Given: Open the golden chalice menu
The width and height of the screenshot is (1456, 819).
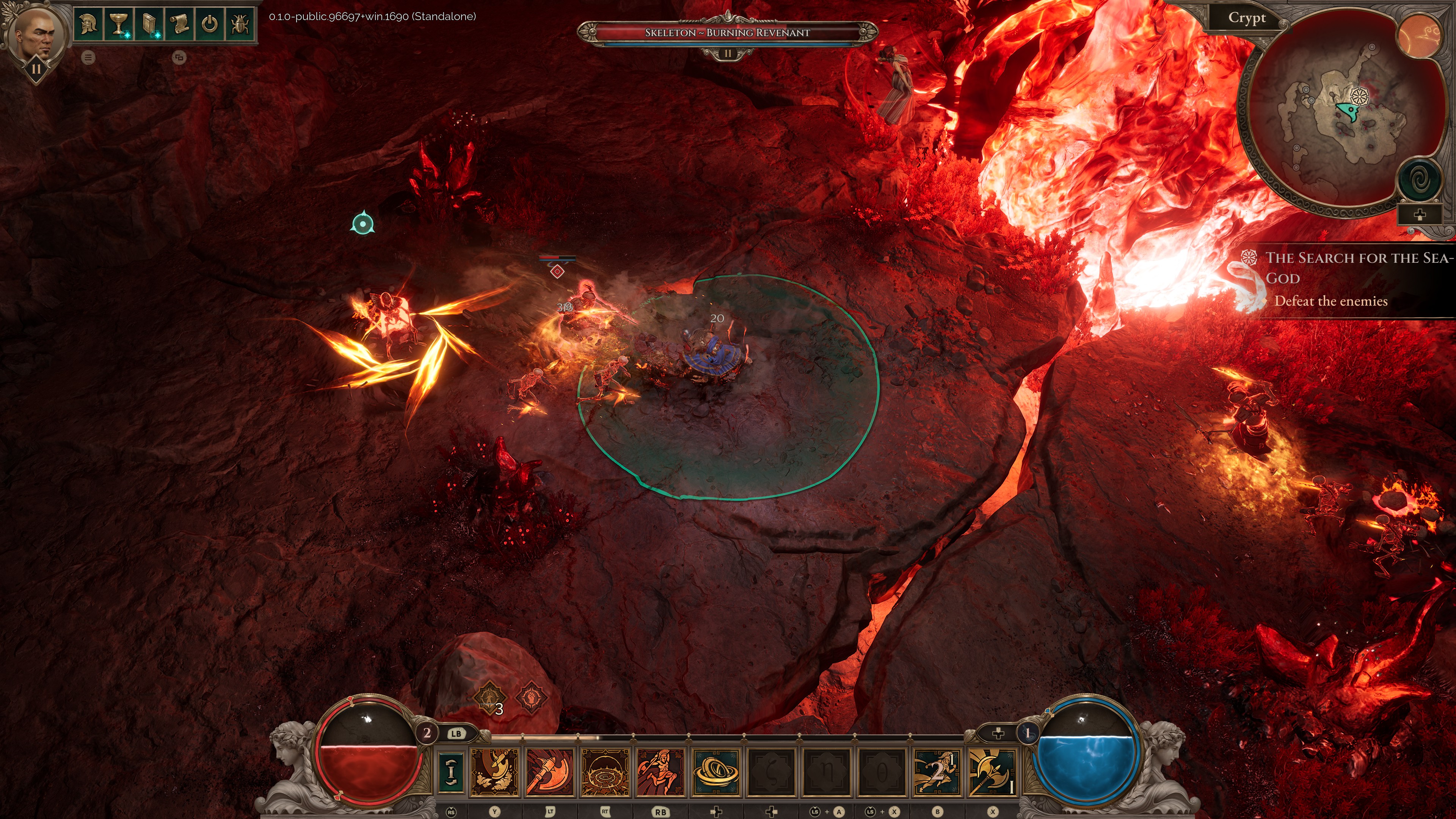Looking at the screenshot, I should (118, 24).
